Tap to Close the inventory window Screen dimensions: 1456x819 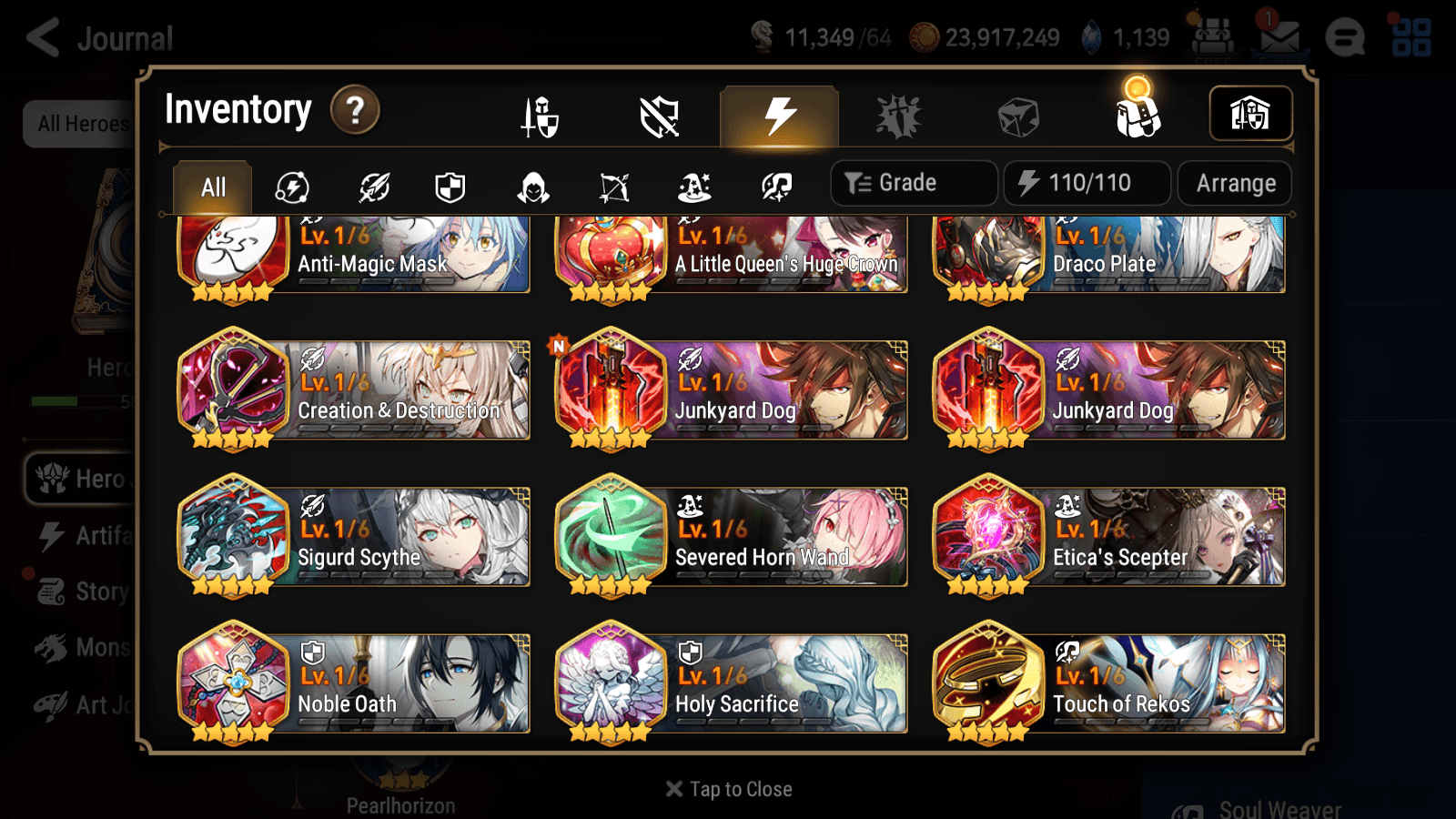tap(727, 788)
